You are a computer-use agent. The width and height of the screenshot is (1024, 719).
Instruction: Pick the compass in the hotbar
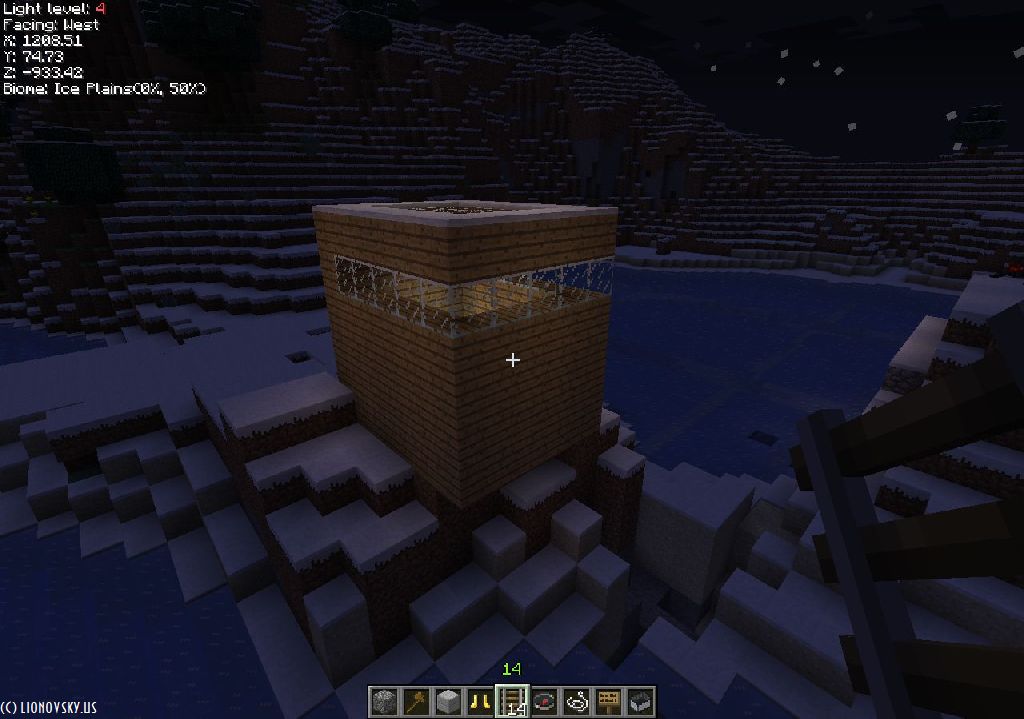(x=544, y=701)
